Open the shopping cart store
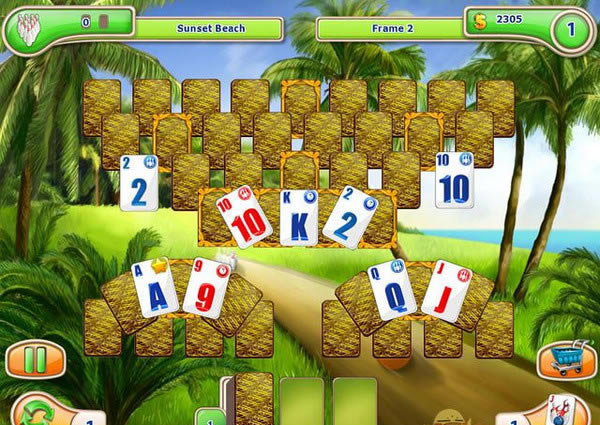 (563, 360)
